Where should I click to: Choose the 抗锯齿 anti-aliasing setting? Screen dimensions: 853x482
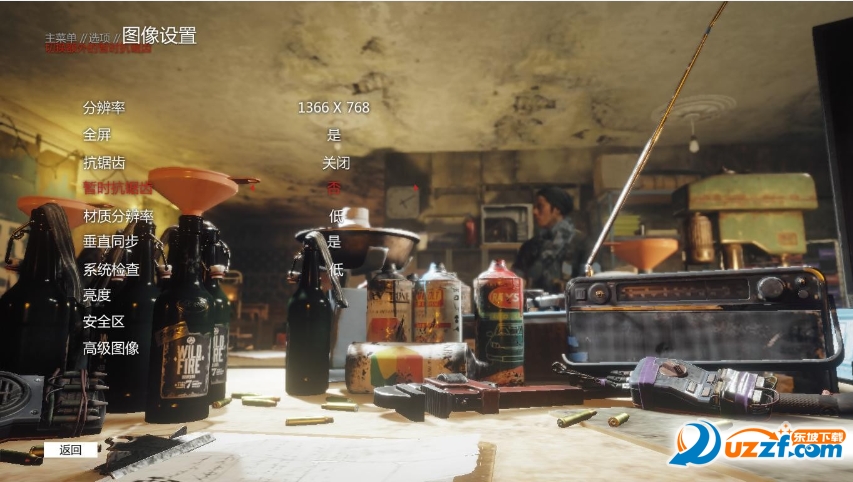[104, 162]
